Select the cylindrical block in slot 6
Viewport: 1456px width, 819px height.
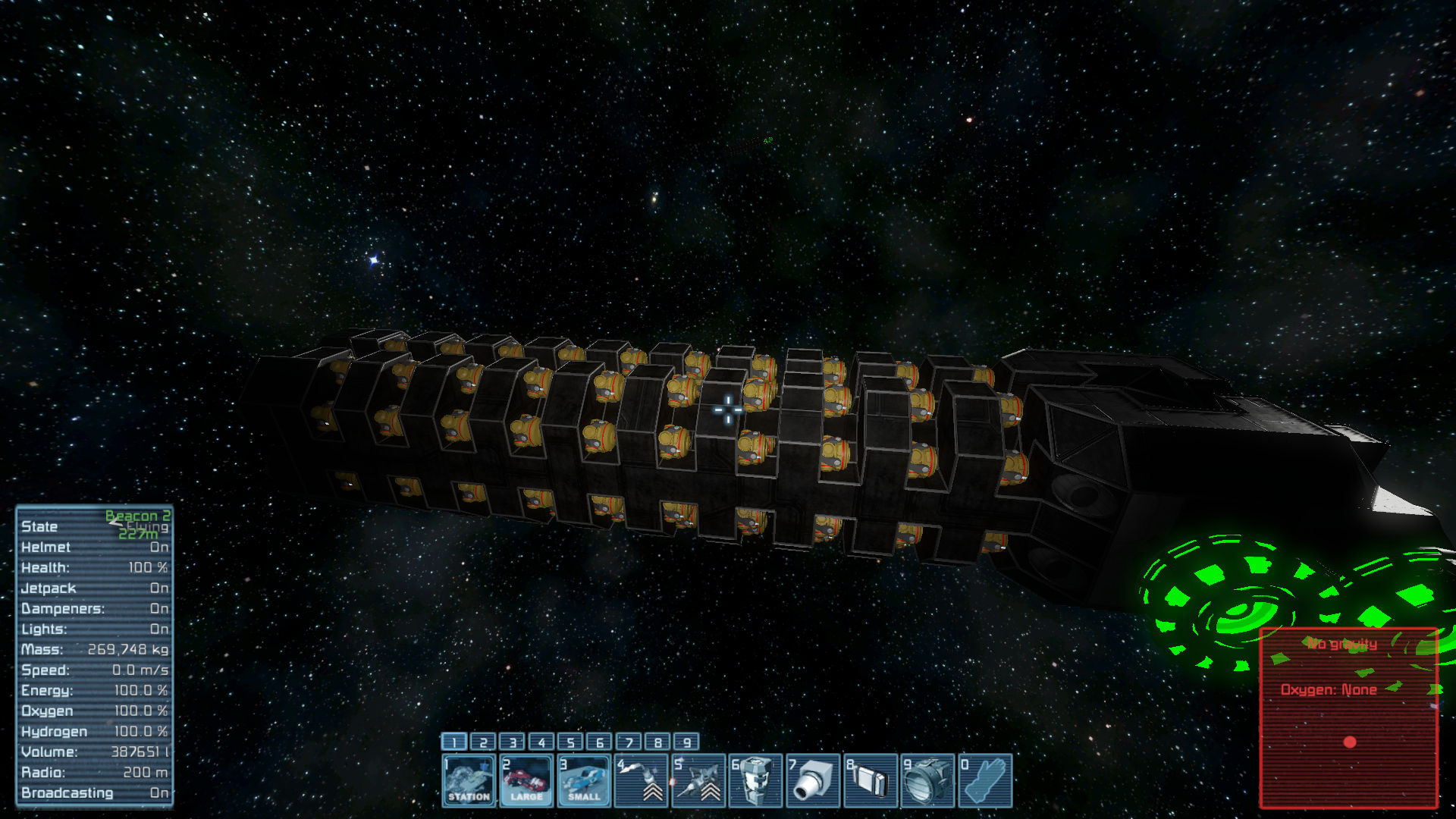pos(756,780)
